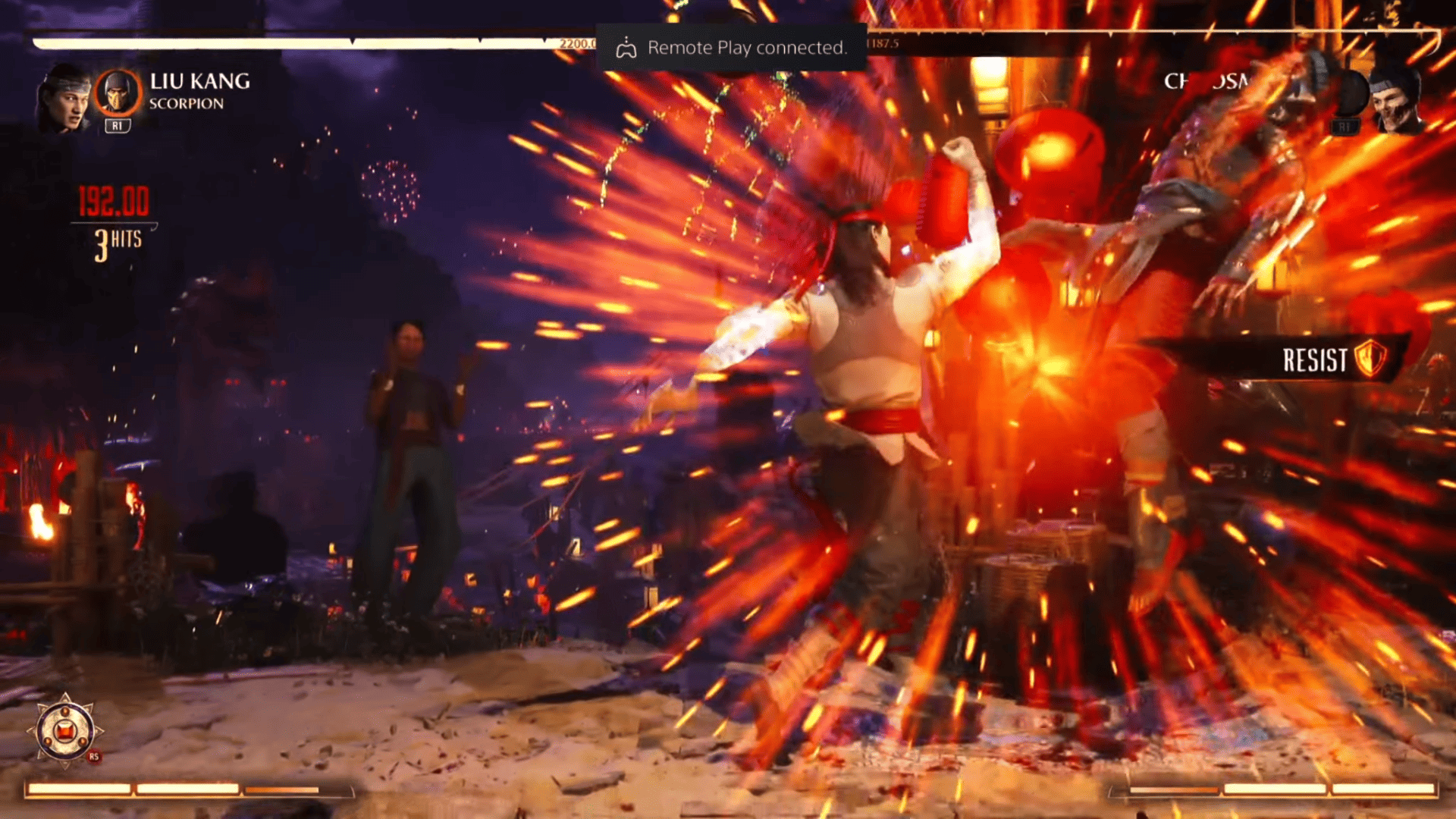The image size is (1456, 819).
Task: Select the Scorpion kameo portrait icon
Action: tap(120, 92)
